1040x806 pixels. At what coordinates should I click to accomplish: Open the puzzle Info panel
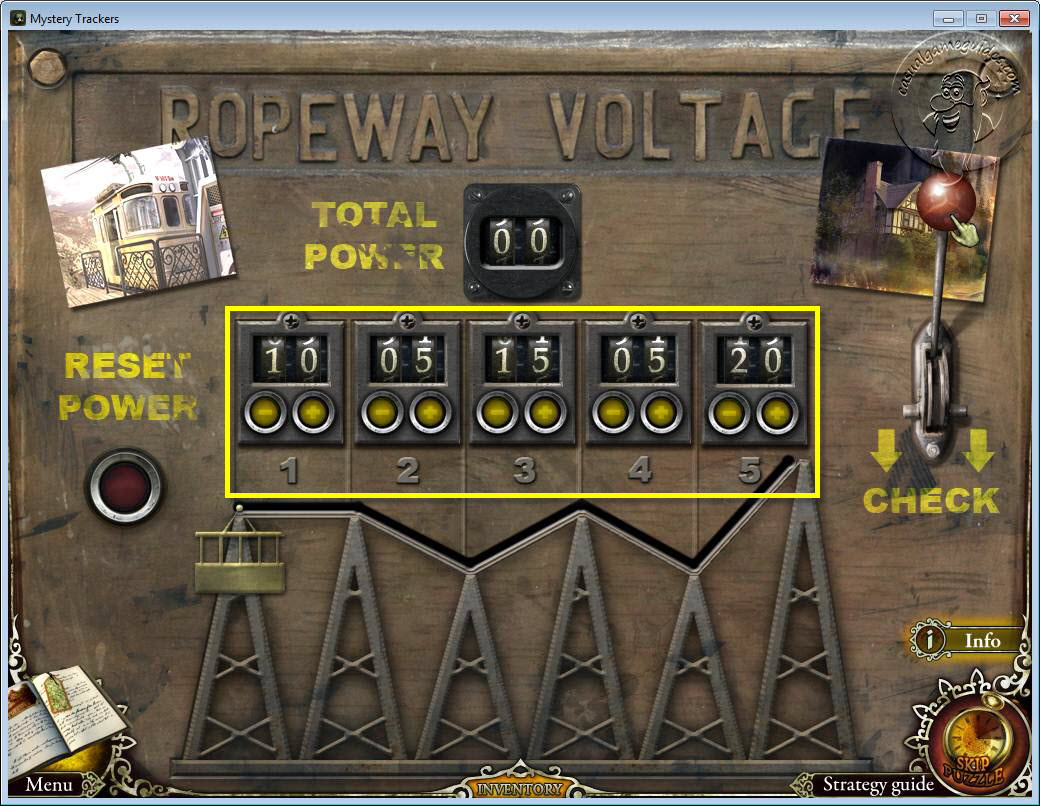[x=968, y=640]
